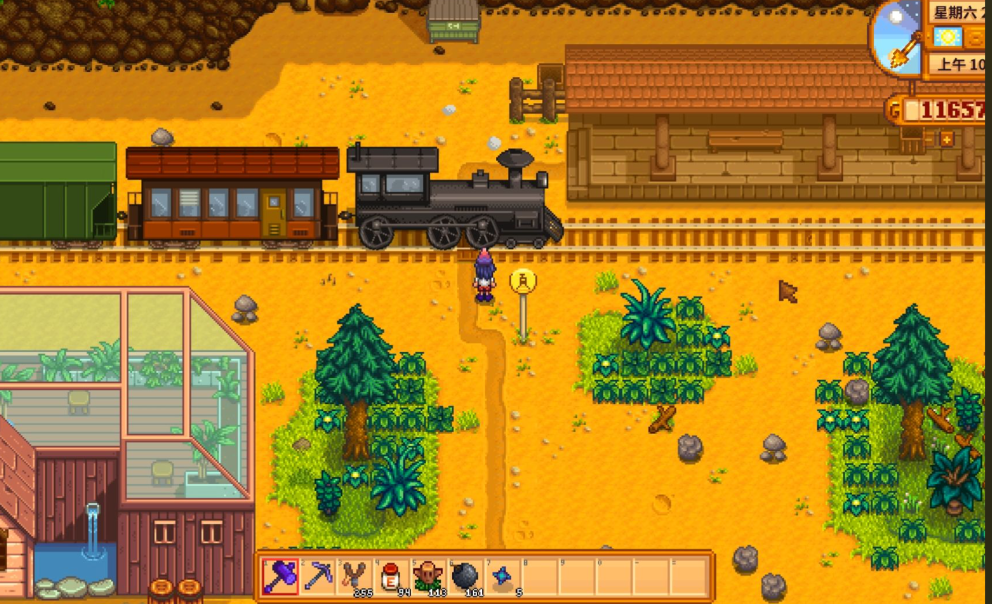Click the plus zoom-in button
Image resolution: width=992 pixels, height=604 pixels.
946,140
